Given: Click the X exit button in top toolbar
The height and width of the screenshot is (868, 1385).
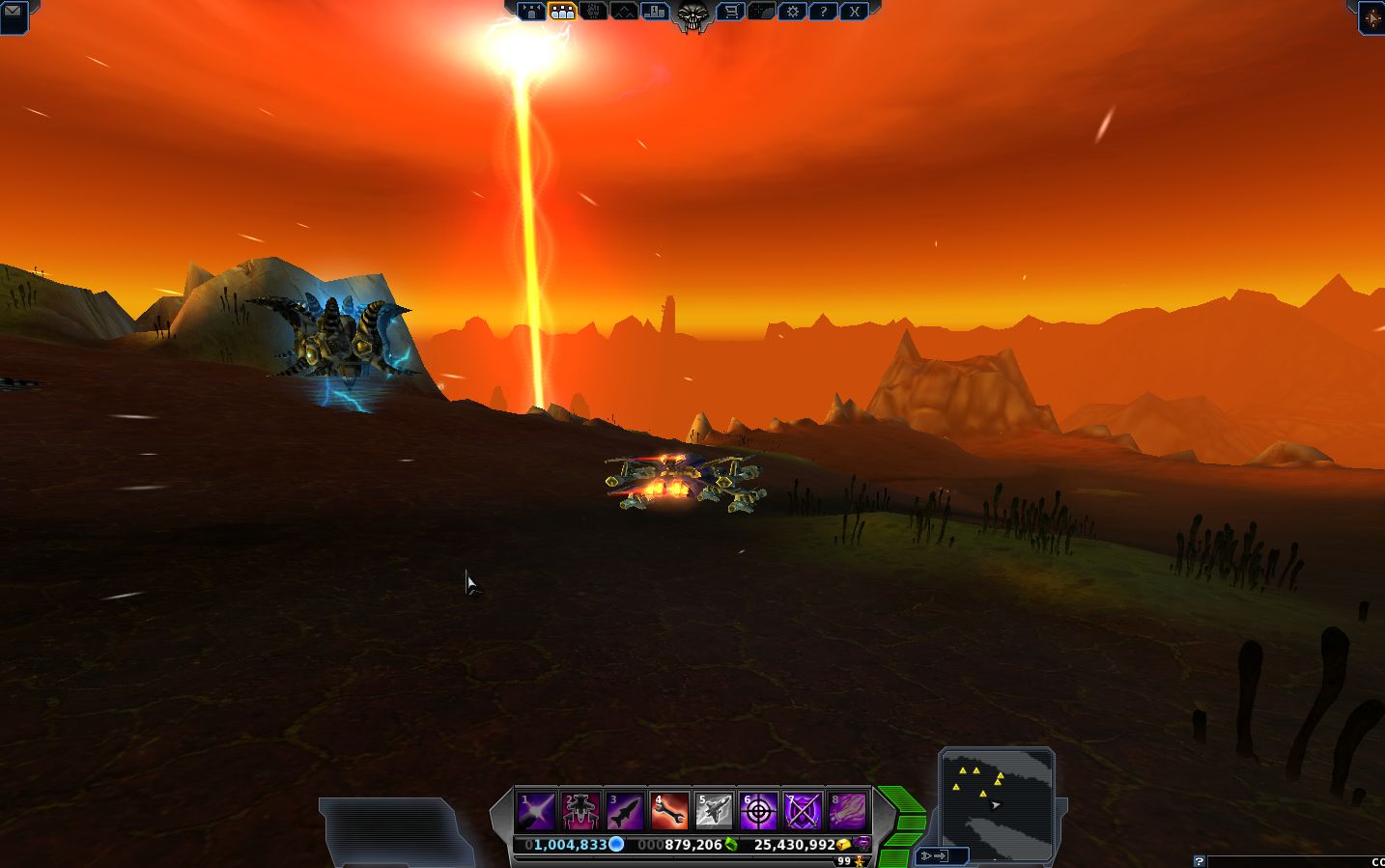Looking at the screenshot, I should pyautogui.click(x=854, y=12).
